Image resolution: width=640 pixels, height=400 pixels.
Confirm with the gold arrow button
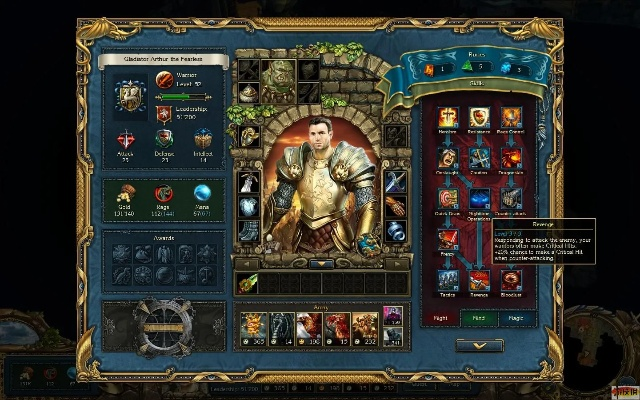[x=478, y=345]
